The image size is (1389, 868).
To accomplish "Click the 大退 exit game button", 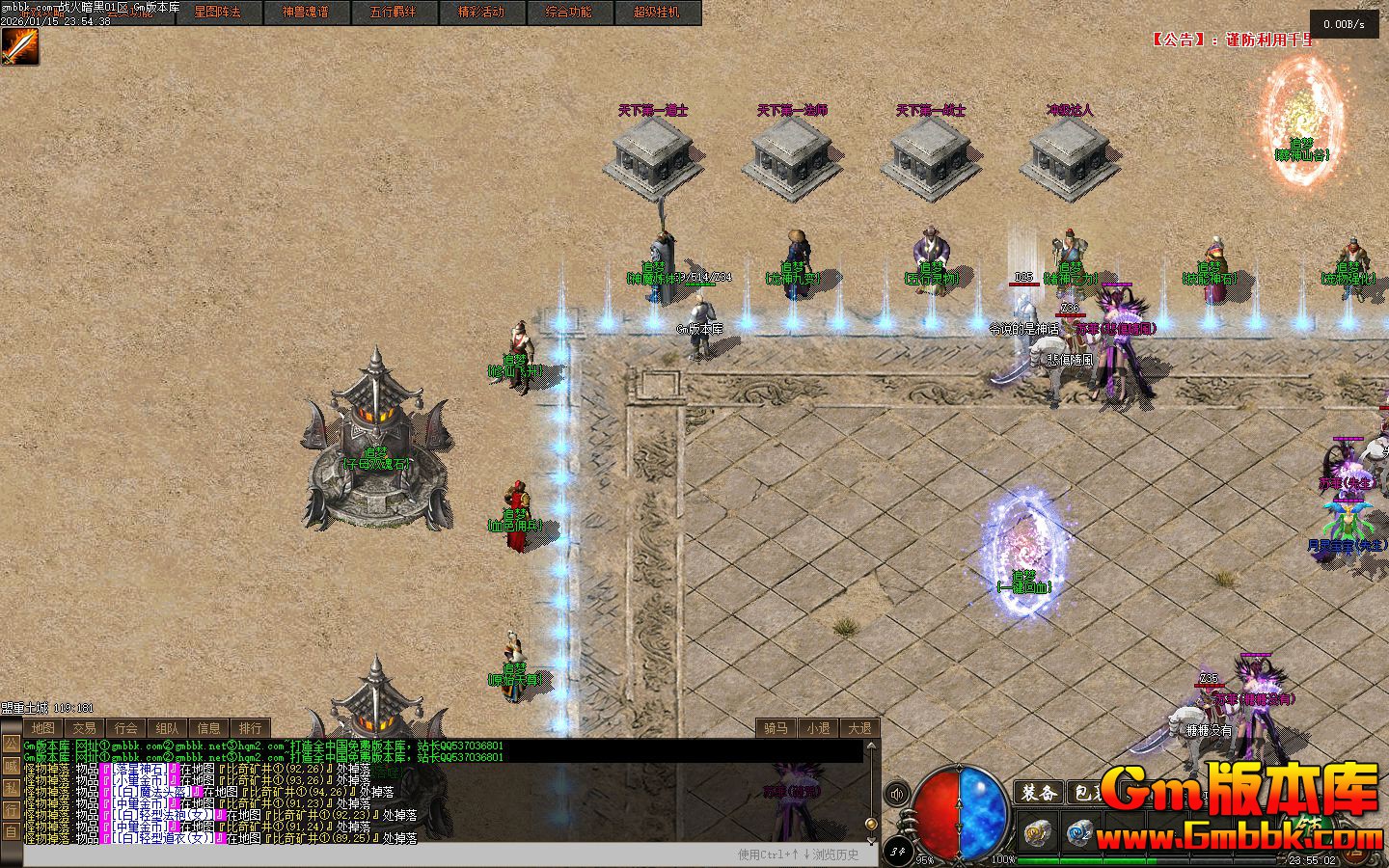I will point(859,728).
